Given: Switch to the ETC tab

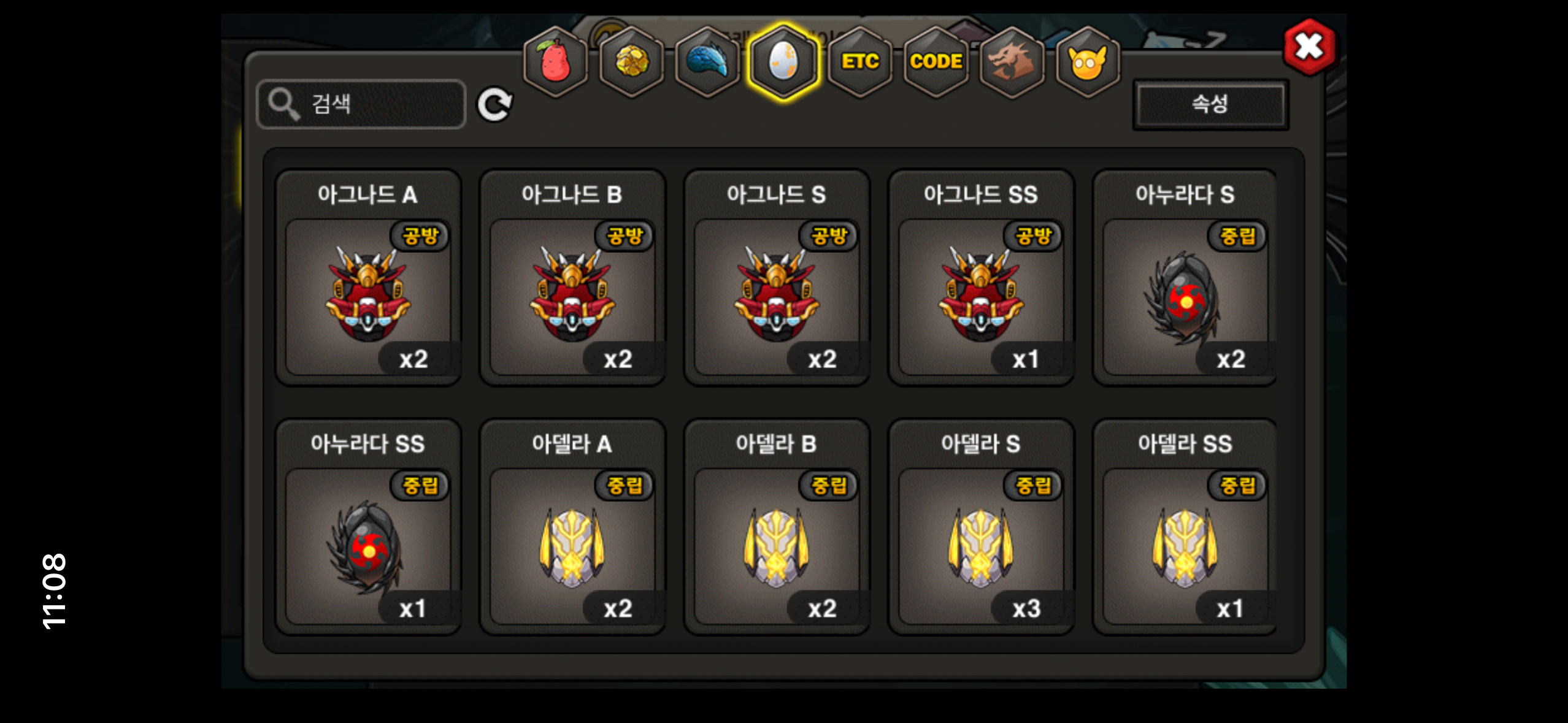Looking at the screenshot, I should [859, 61].
